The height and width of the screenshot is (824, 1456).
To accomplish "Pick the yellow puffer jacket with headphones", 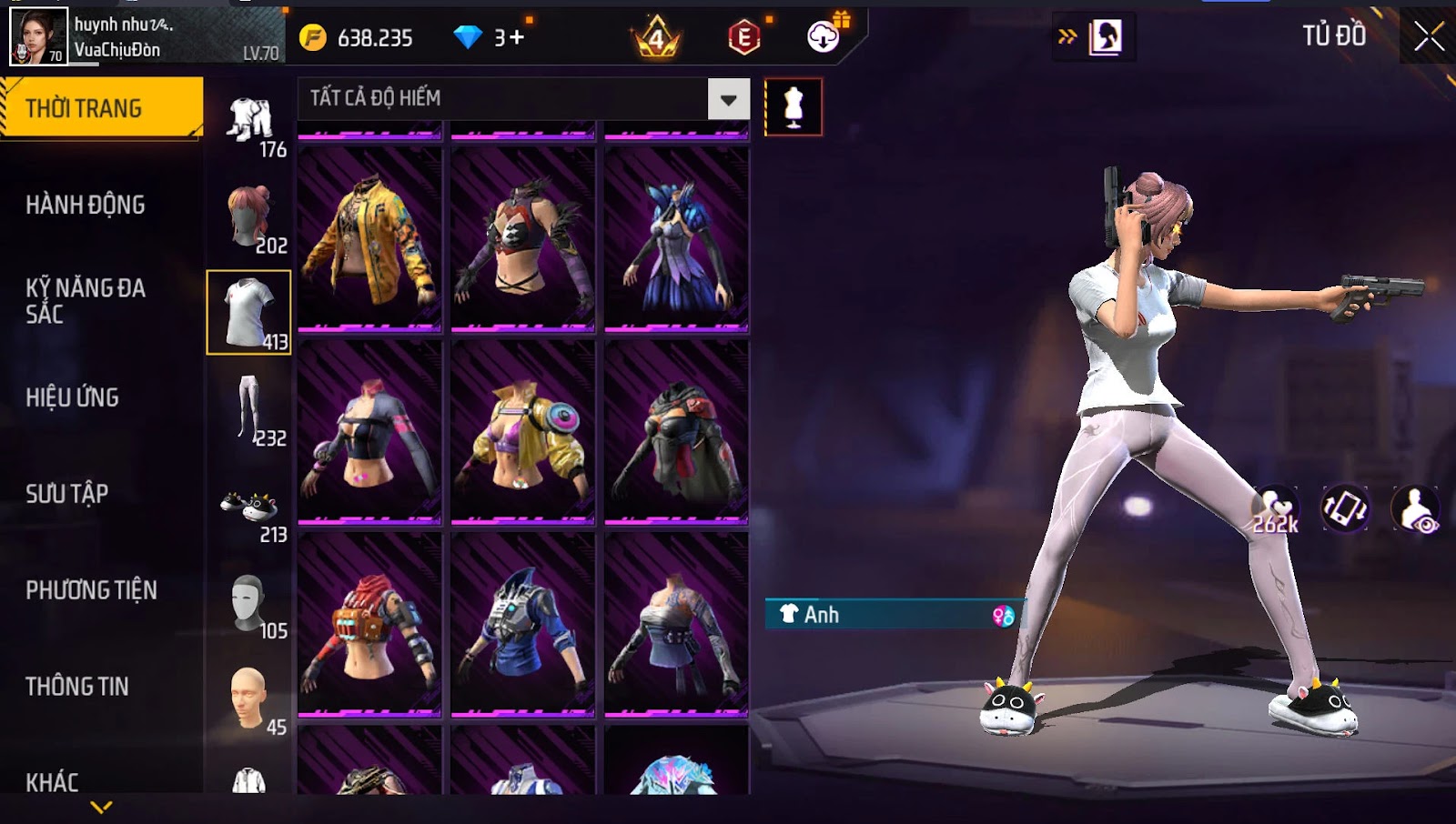I will [x=523, y=433].
